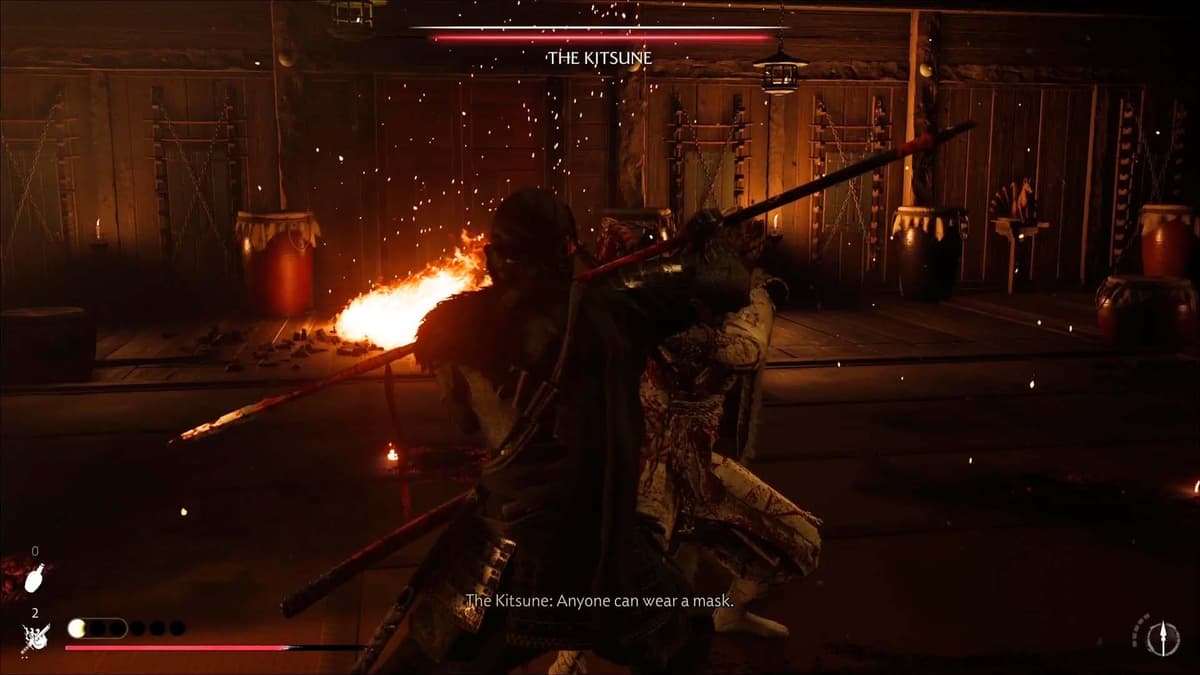Choose the spear weapon icon
This screenshot has height=675, width=1200.
(x=1162, y=637)
